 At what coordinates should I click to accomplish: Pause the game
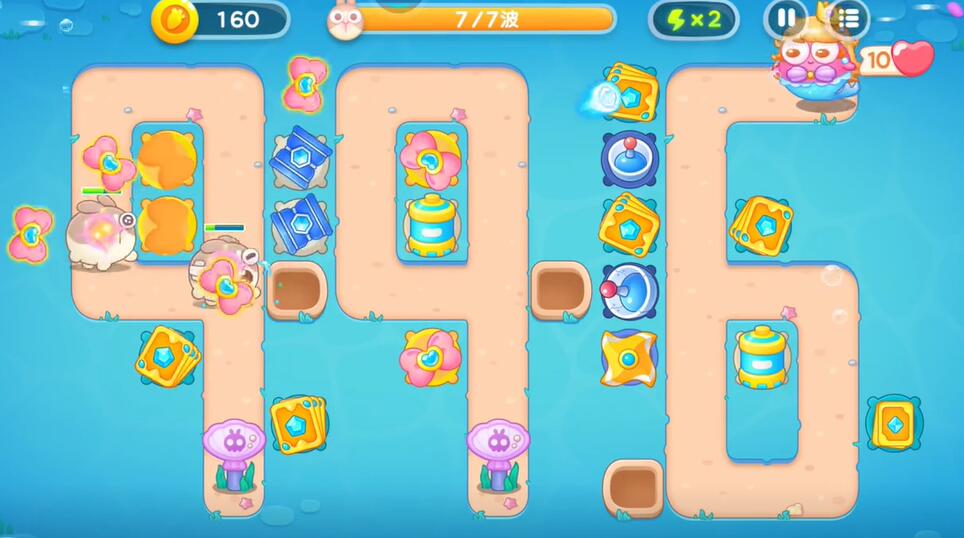click(x=785, y=19)
